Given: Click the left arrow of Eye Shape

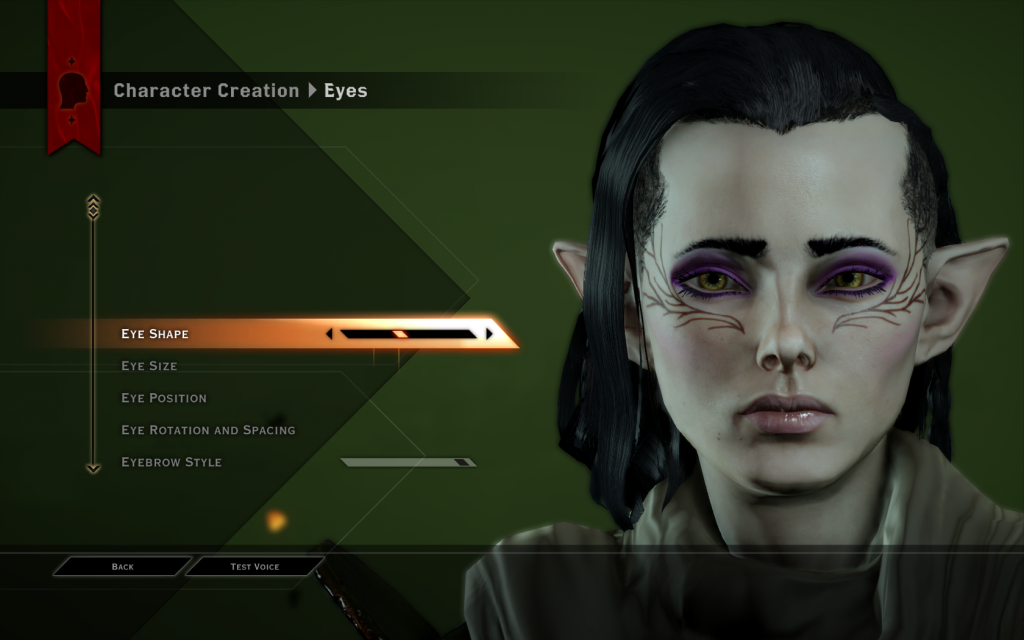Looking at the screenshot, I should (x=330, y=334).
